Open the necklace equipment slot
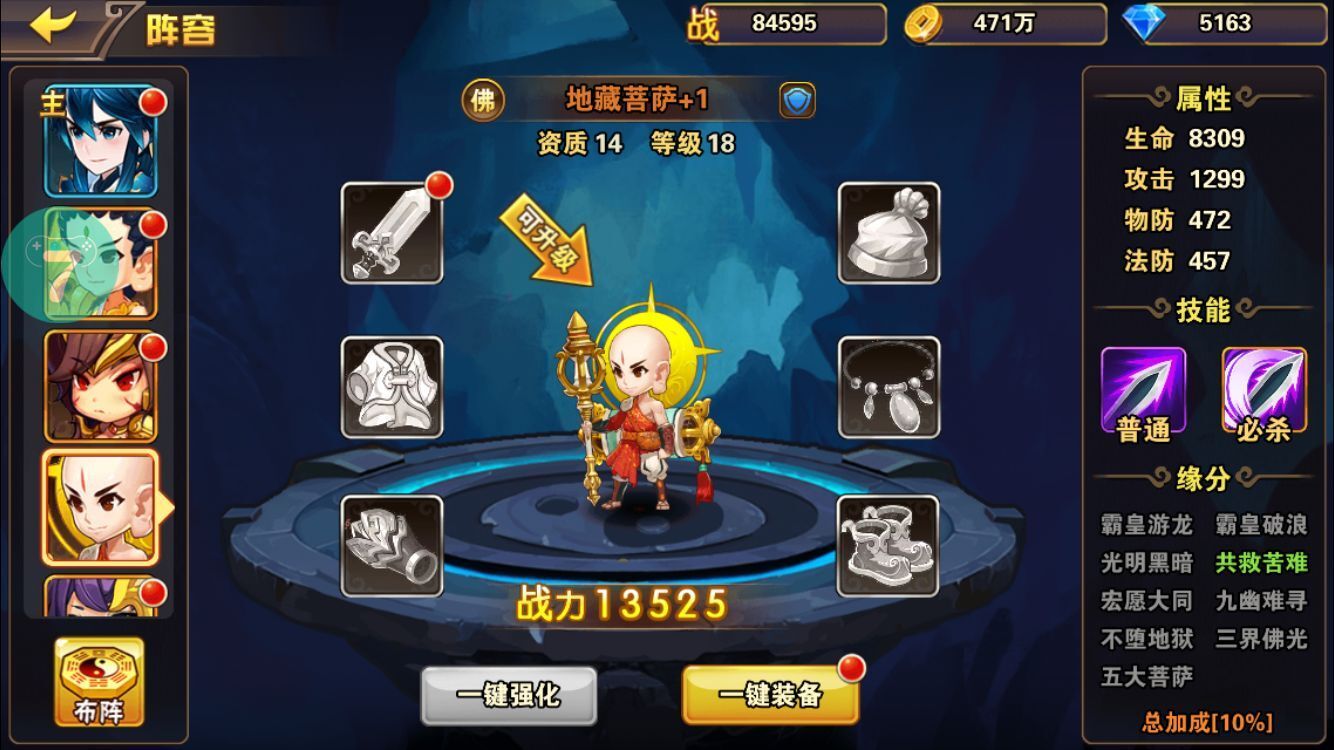 (x=888, y=387)
